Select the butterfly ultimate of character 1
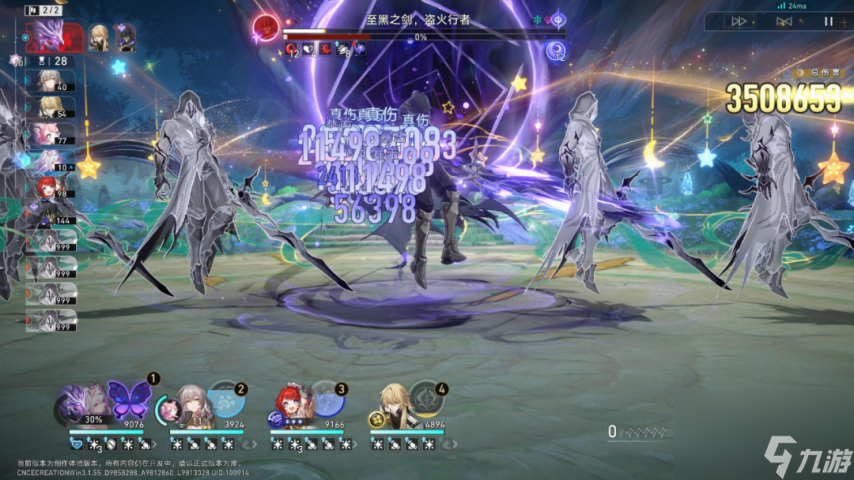Viewport: 854px width, 480px height. pyautogui.click(x=128, y=398)
